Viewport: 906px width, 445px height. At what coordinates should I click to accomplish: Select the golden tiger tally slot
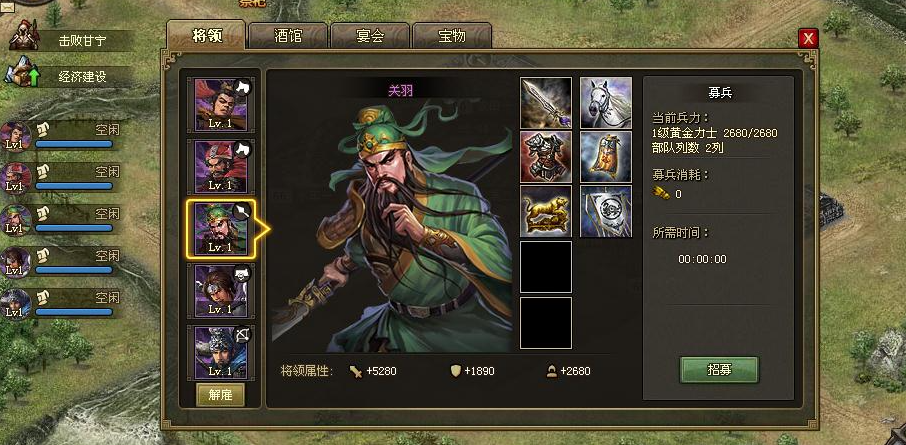click(546, 211)
